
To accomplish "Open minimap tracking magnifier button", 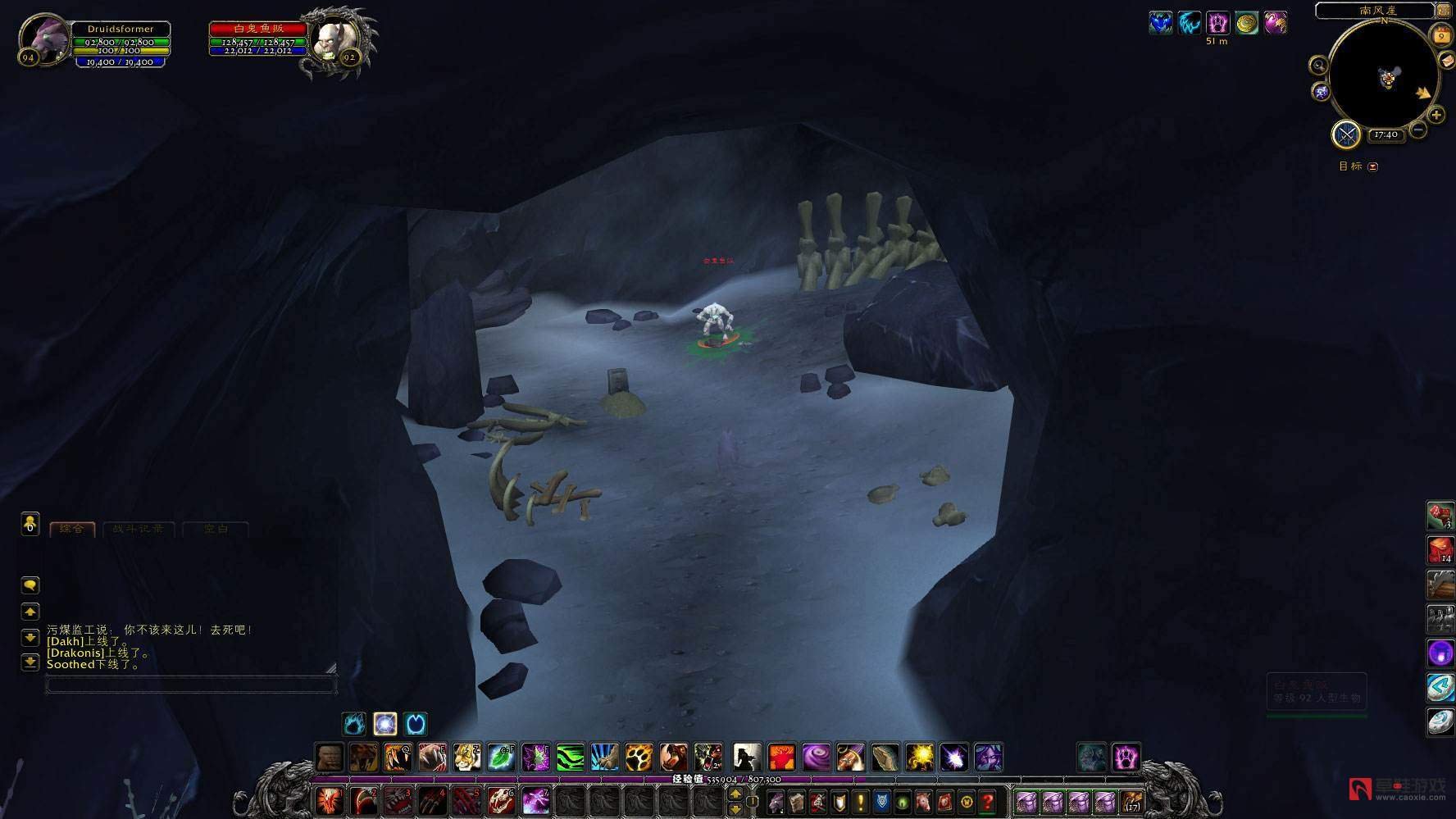I will tap(1318, 66).
